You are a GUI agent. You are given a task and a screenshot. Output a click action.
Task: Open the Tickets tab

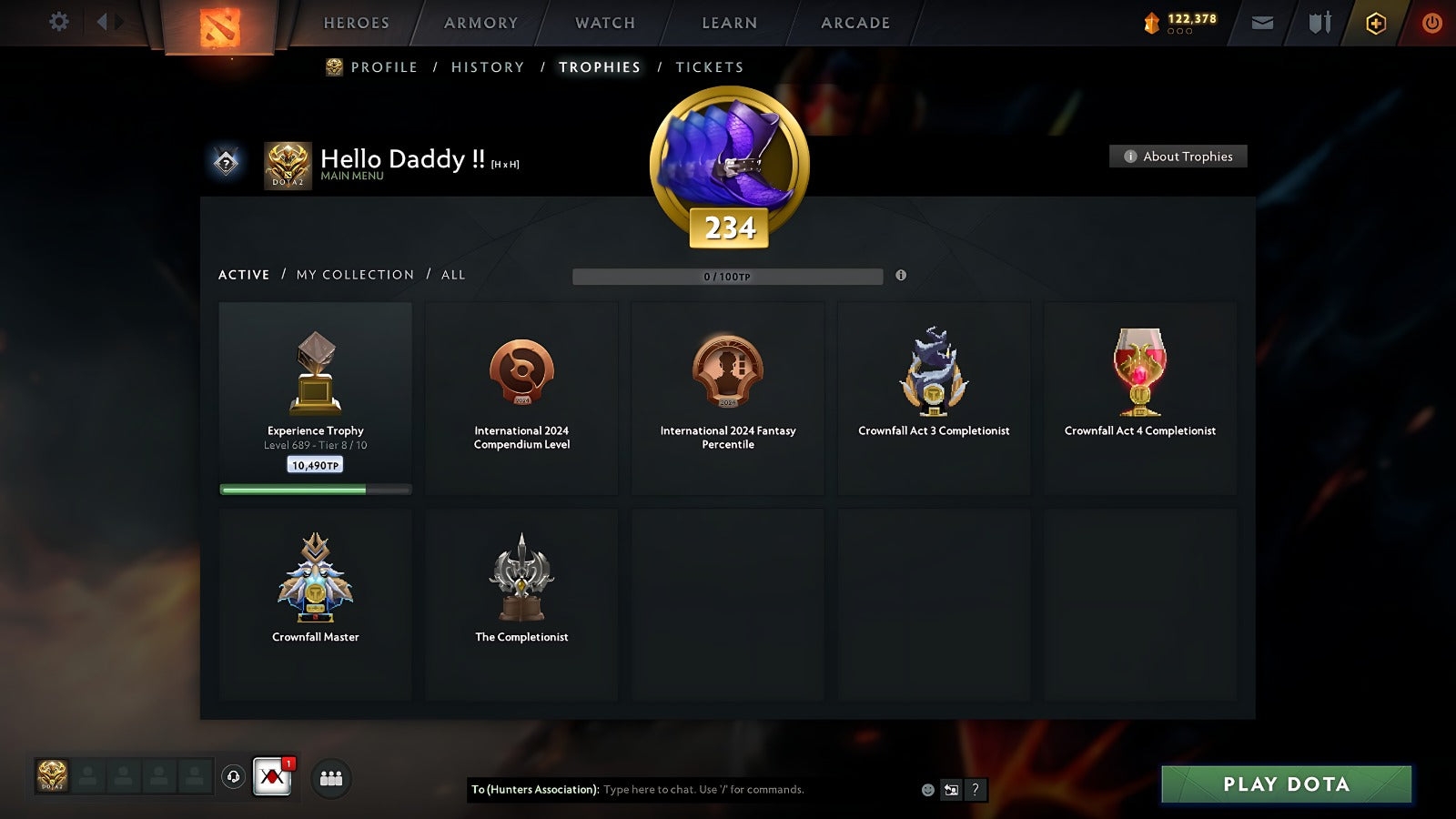[709, 67]
